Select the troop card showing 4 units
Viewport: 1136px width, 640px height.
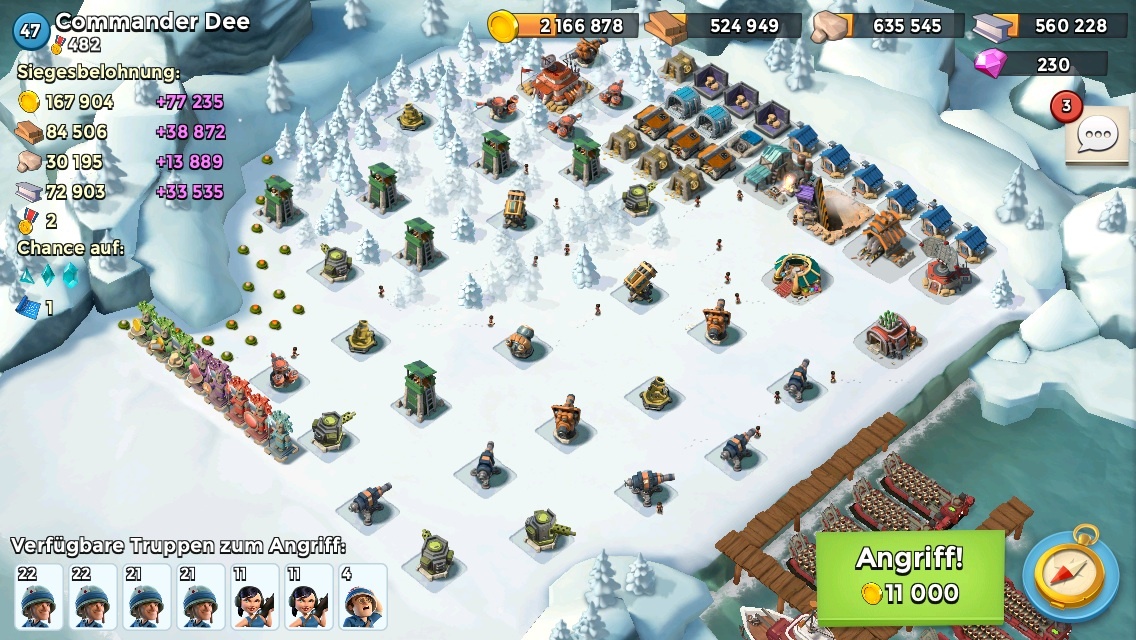362,597
